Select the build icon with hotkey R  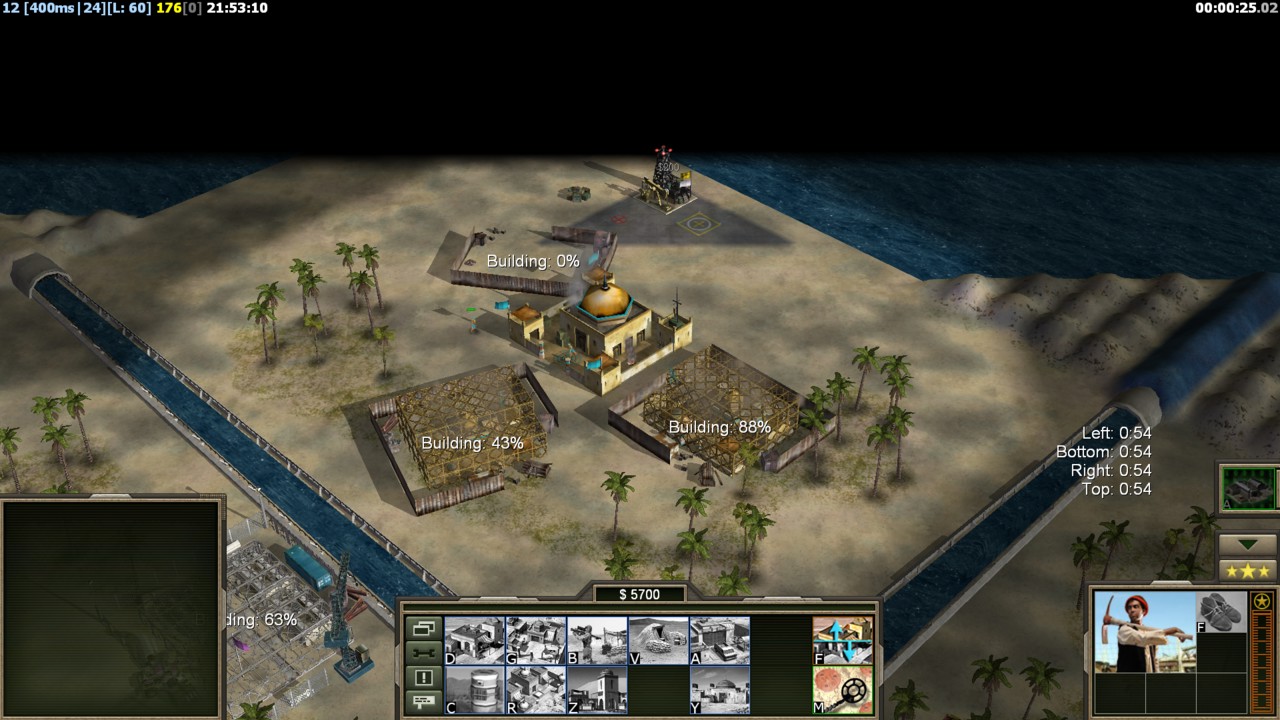pyautogui.click(x=536, y=690)
